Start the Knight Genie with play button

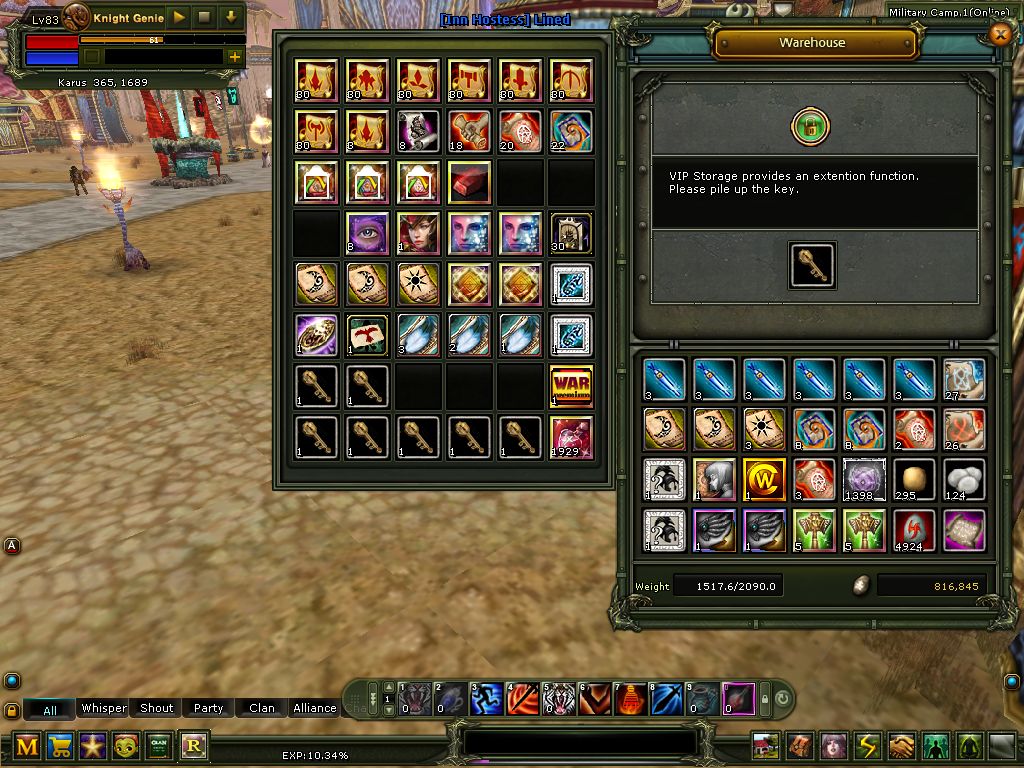pos(178,17)
